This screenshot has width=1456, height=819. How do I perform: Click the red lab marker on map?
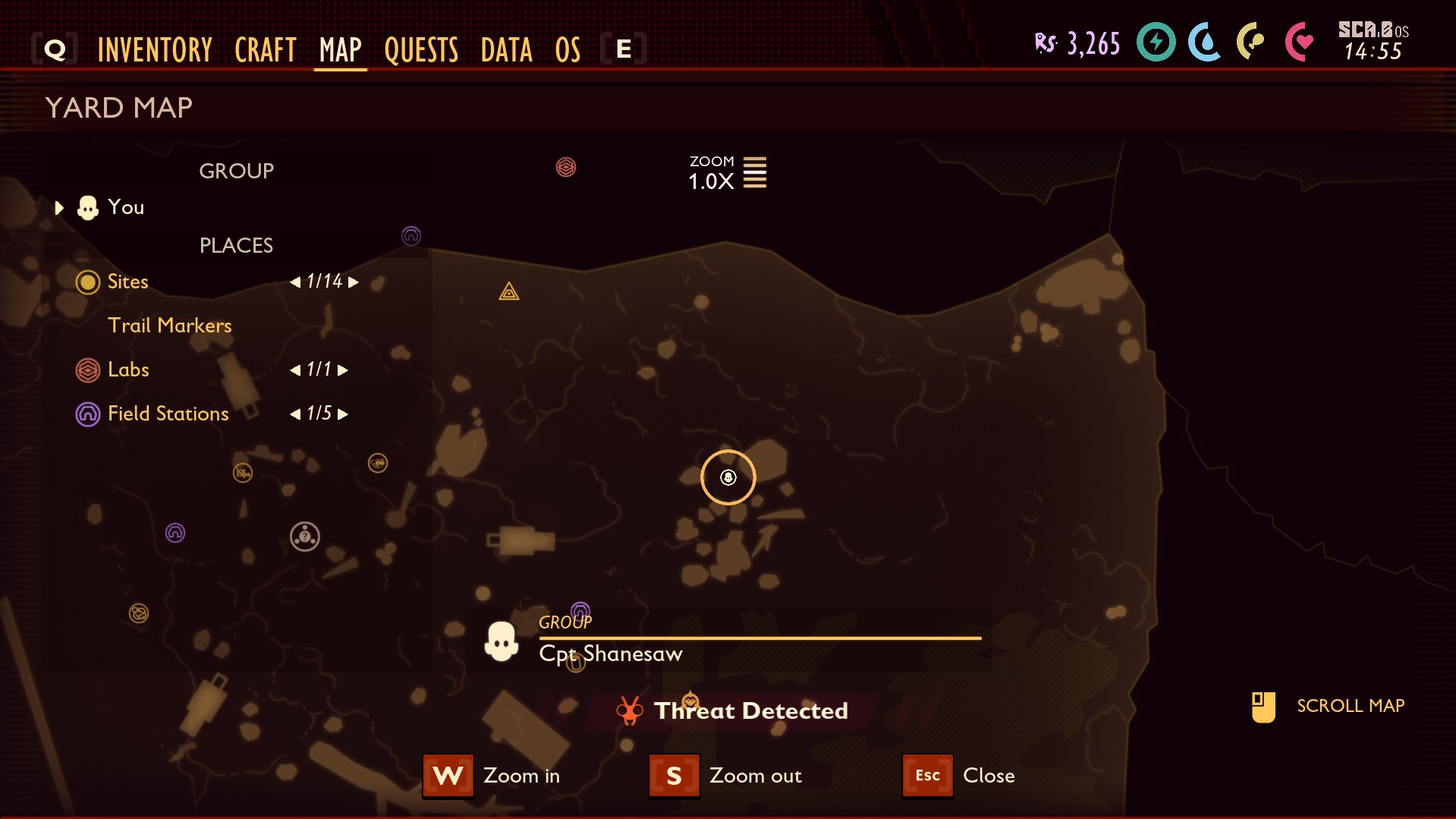tap(566, 167)
